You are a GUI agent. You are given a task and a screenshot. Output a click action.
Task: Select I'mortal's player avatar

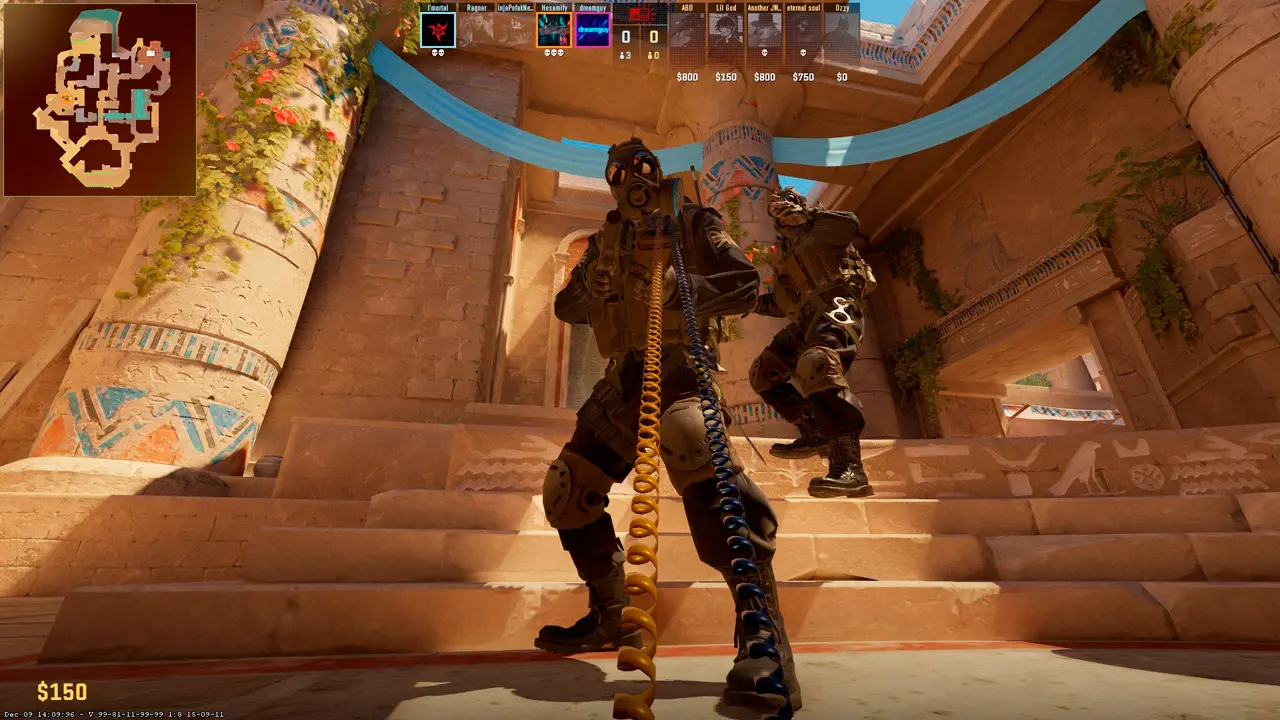point(438,30)
